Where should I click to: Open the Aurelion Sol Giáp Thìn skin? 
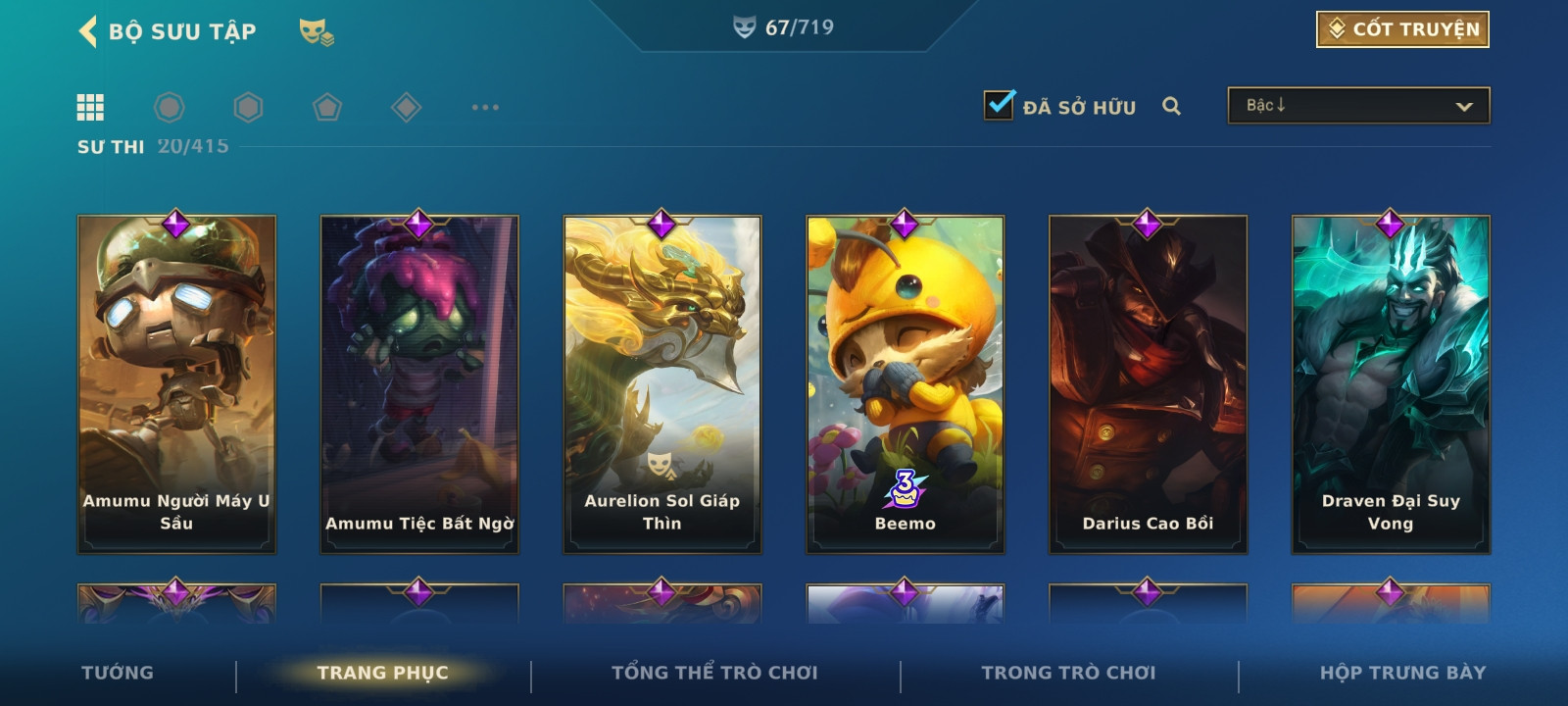662,384
